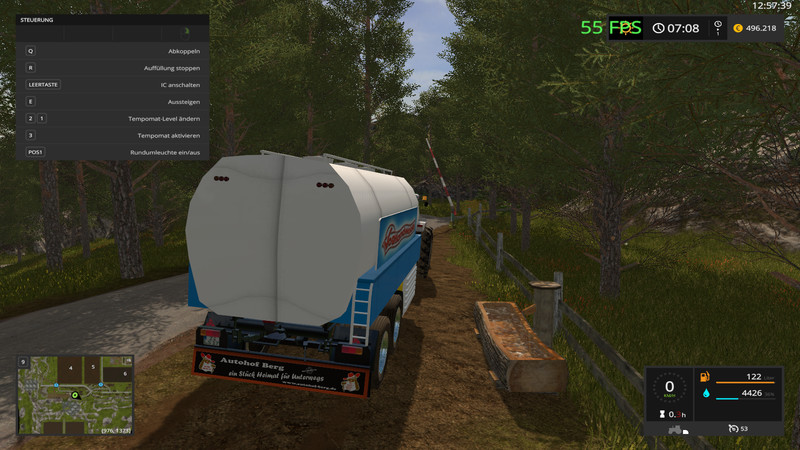Viewport: 800px width, 450px height.
Task: Open the minimap in the corner
Action: click(x=73, y=394)
